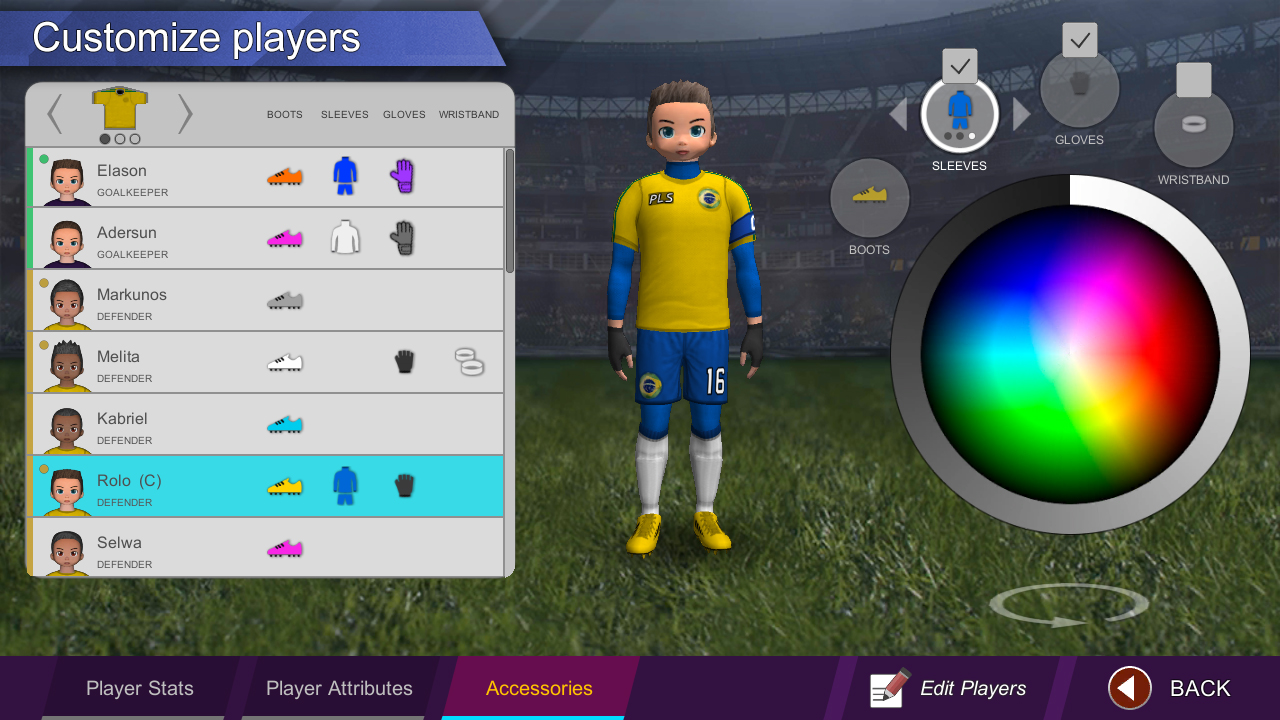Click Adersun's white sleeves icon
This screenshot has height=720, width=1280.
click(x=345, y=237)
